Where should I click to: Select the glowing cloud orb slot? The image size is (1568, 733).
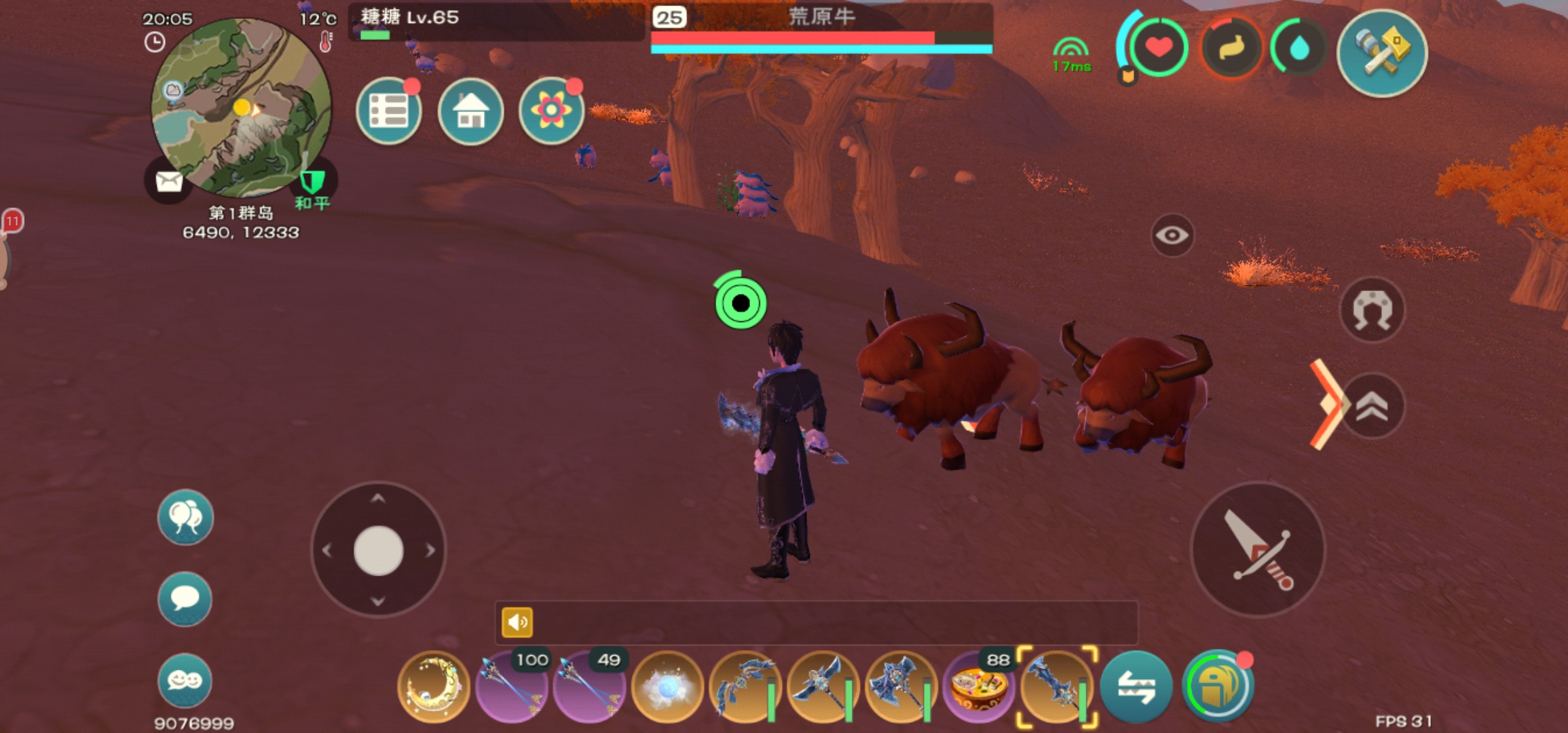tap(667, 687)
